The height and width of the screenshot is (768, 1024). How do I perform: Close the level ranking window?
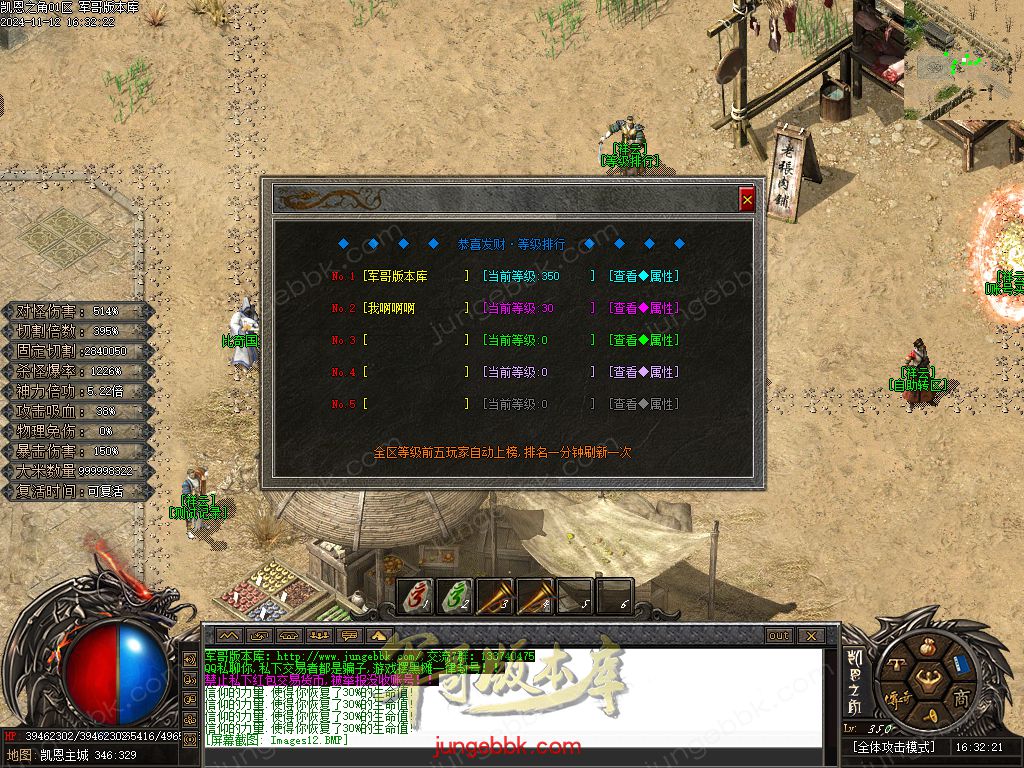(x=747, y=200)
